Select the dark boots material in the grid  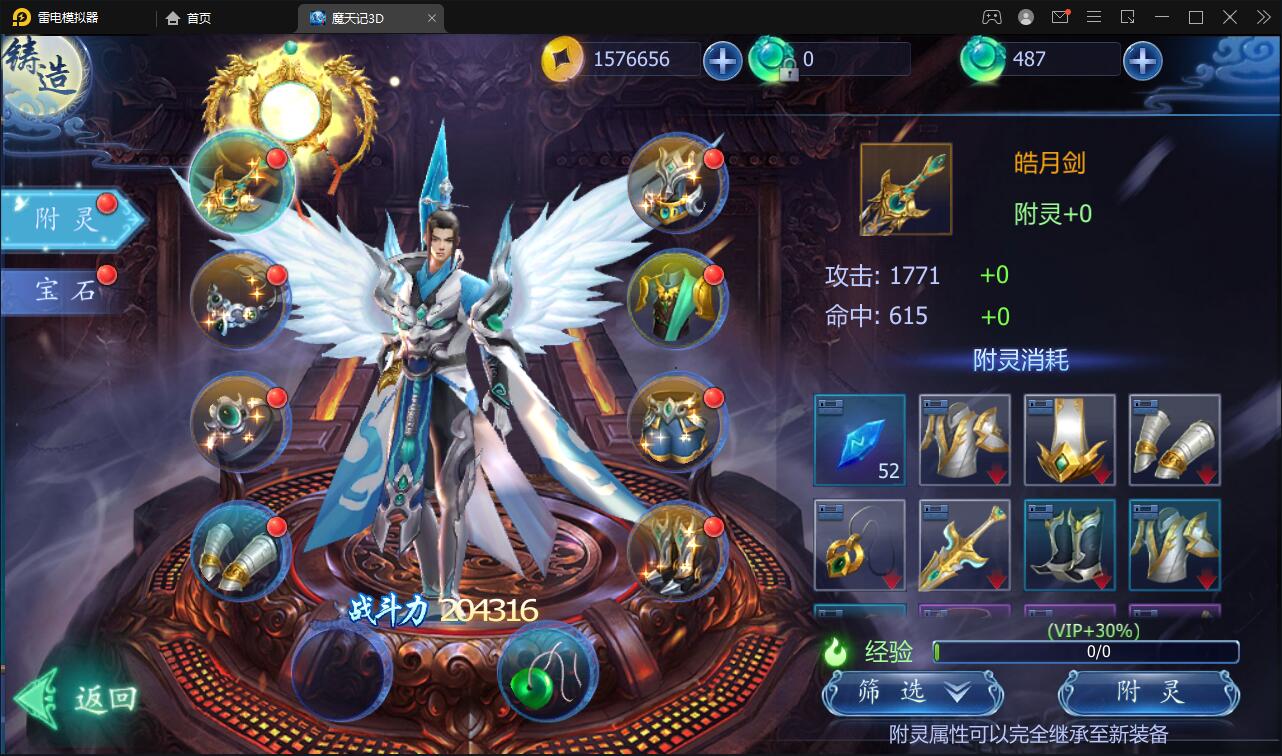[1068, 545]
